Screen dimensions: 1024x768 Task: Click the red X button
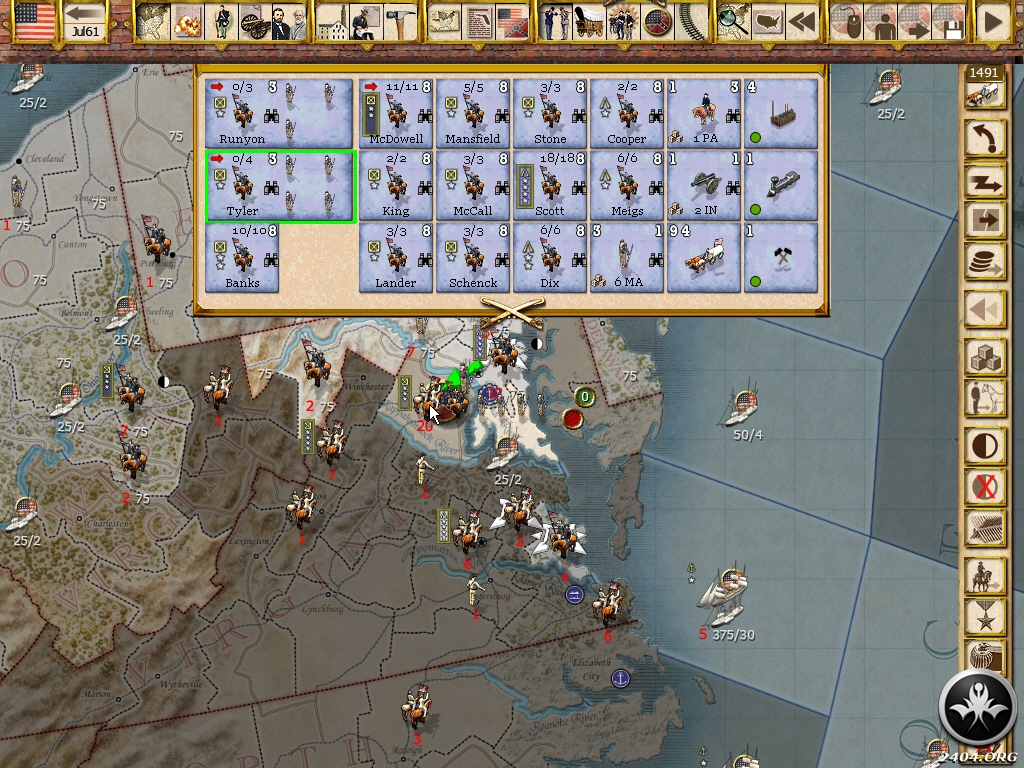point(985,487)
